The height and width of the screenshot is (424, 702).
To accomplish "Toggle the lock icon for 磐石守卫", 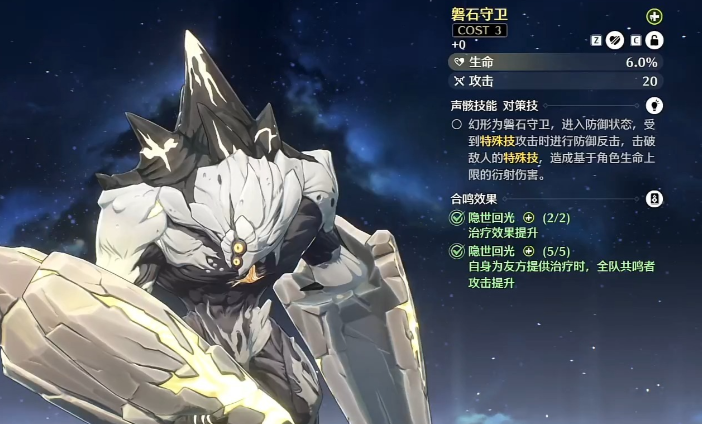I will [x=655, y=41].
